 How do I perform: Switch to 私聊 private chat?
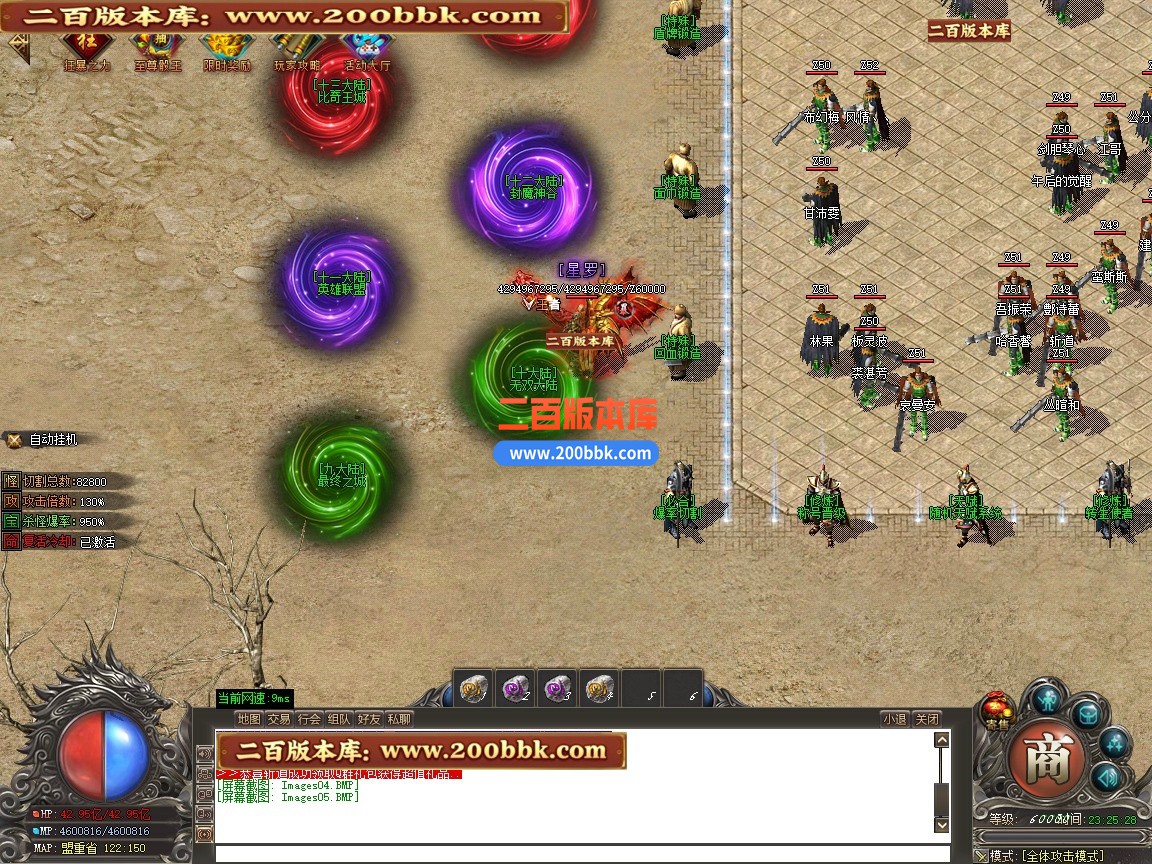point(399,718)
